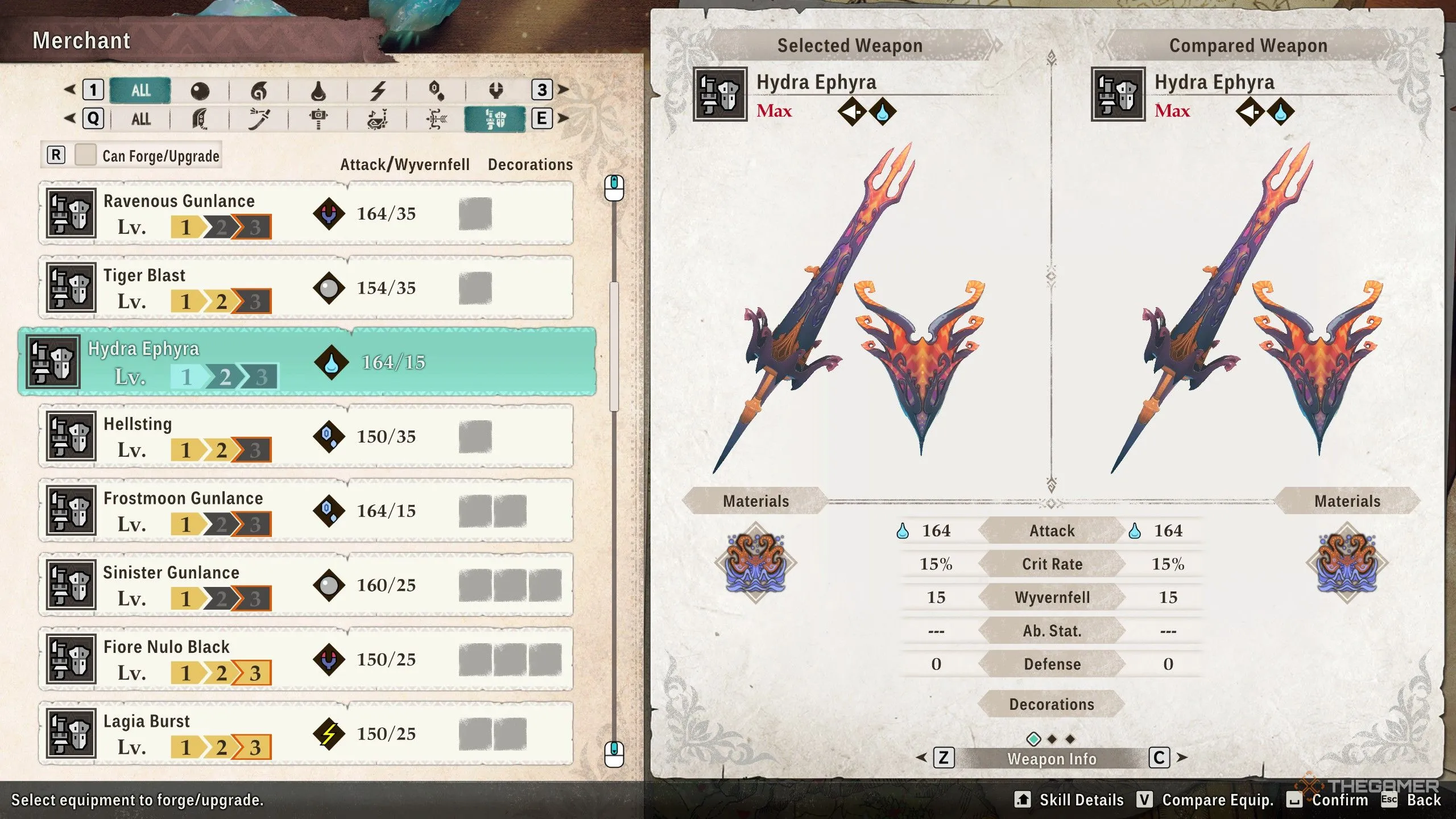Toggle the Can Forge/Upgrade checkbox
1456x819 pixels.
85,155
